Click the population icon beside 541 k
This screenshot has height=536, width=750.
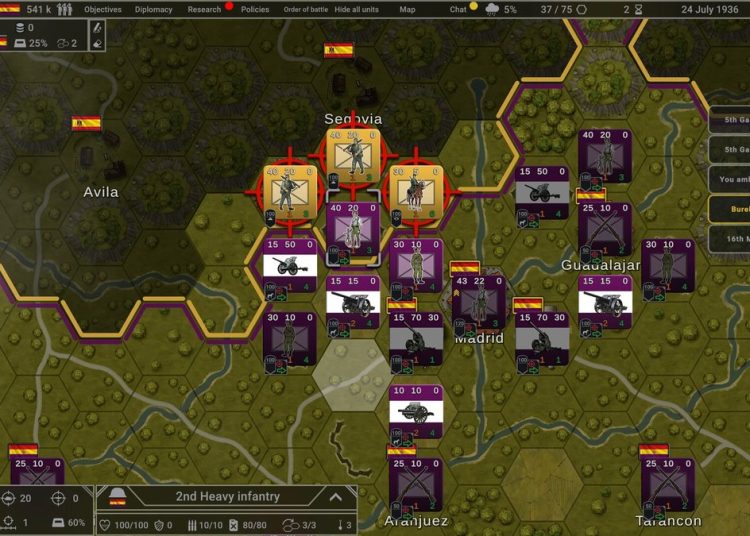pyautogui.click(x=65, y=10)
